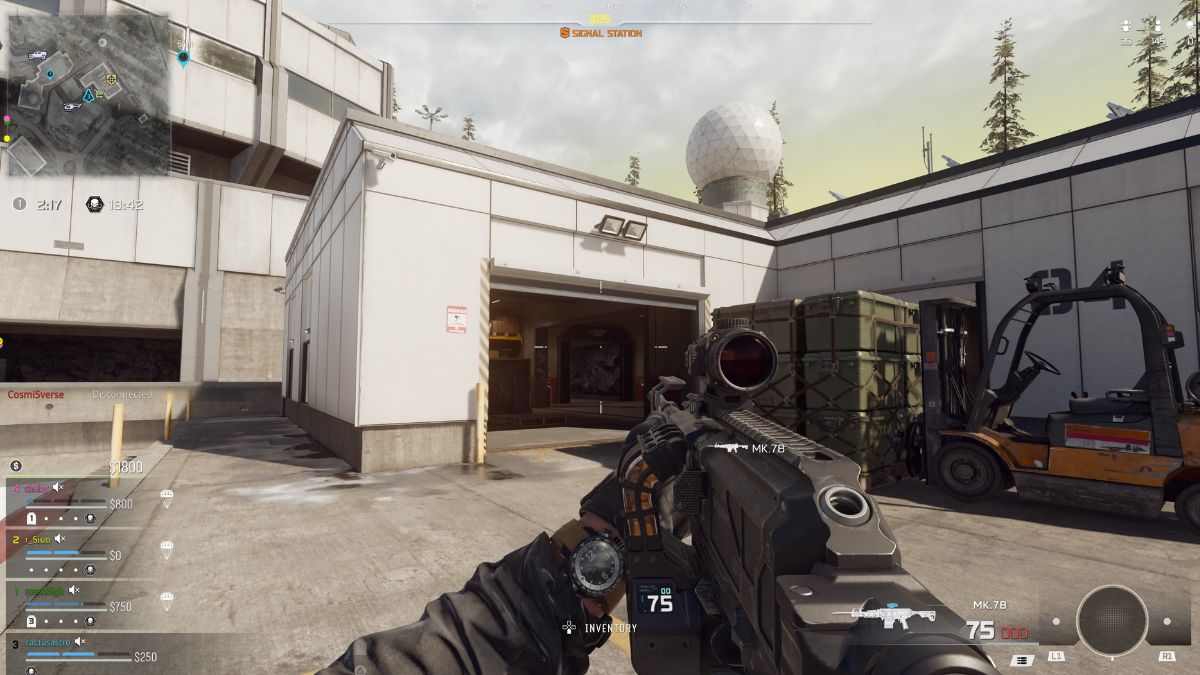Click the dollar cash icon above squad list
Screen dimensions: 1200x675
coord(16,466)
